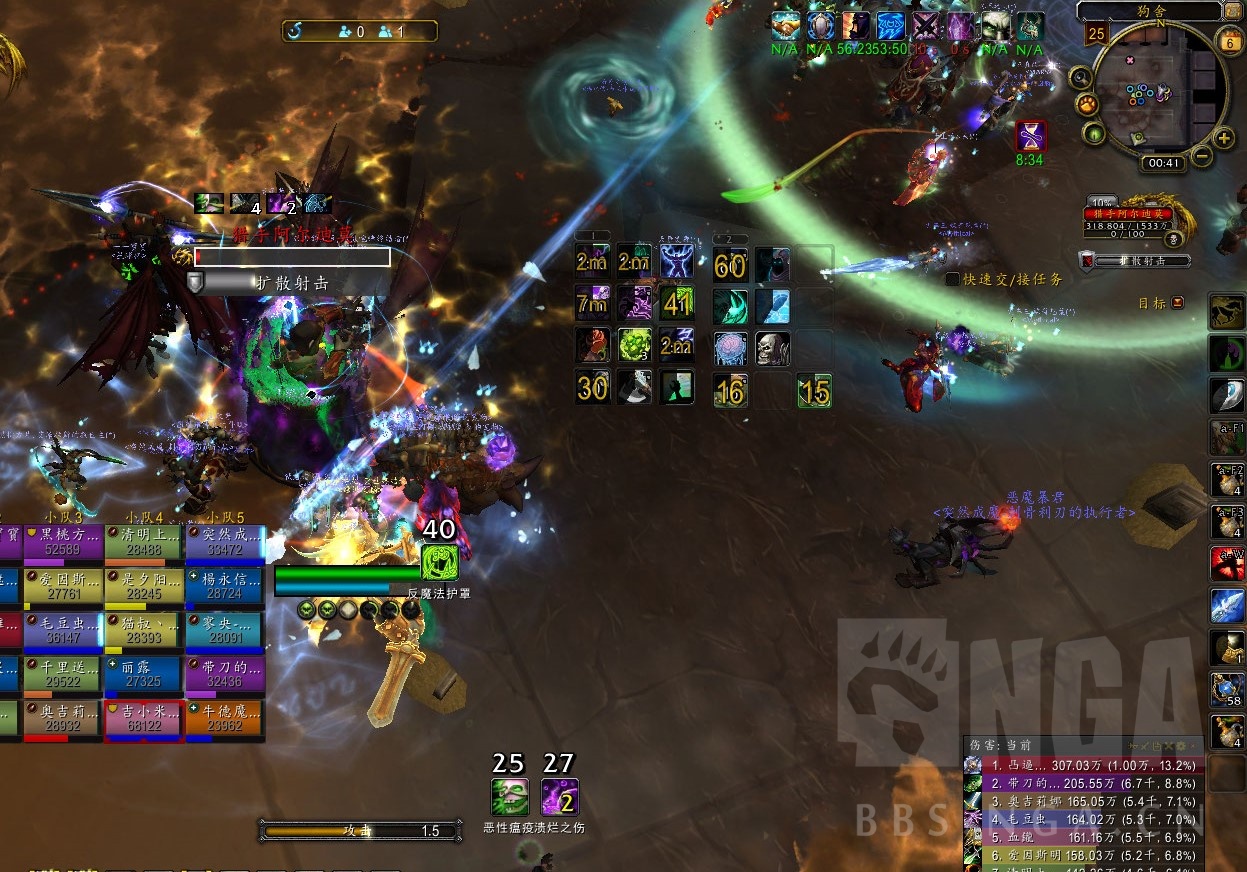Viewport: 1247px width, 872px height.
Task: Click the hourglass buff icon showing 8:34
Action: tap(1030, 136)
